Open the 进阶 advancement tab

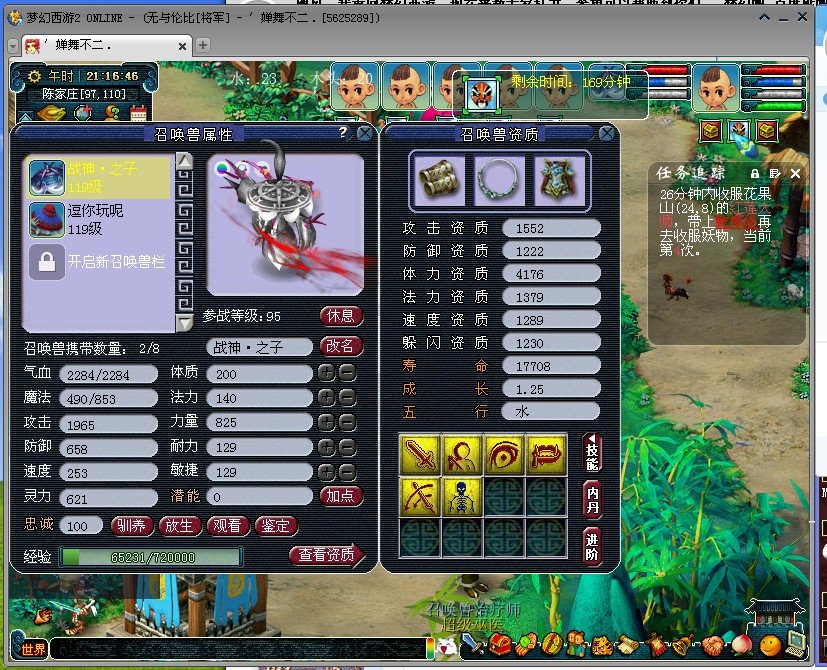point(593,545)
